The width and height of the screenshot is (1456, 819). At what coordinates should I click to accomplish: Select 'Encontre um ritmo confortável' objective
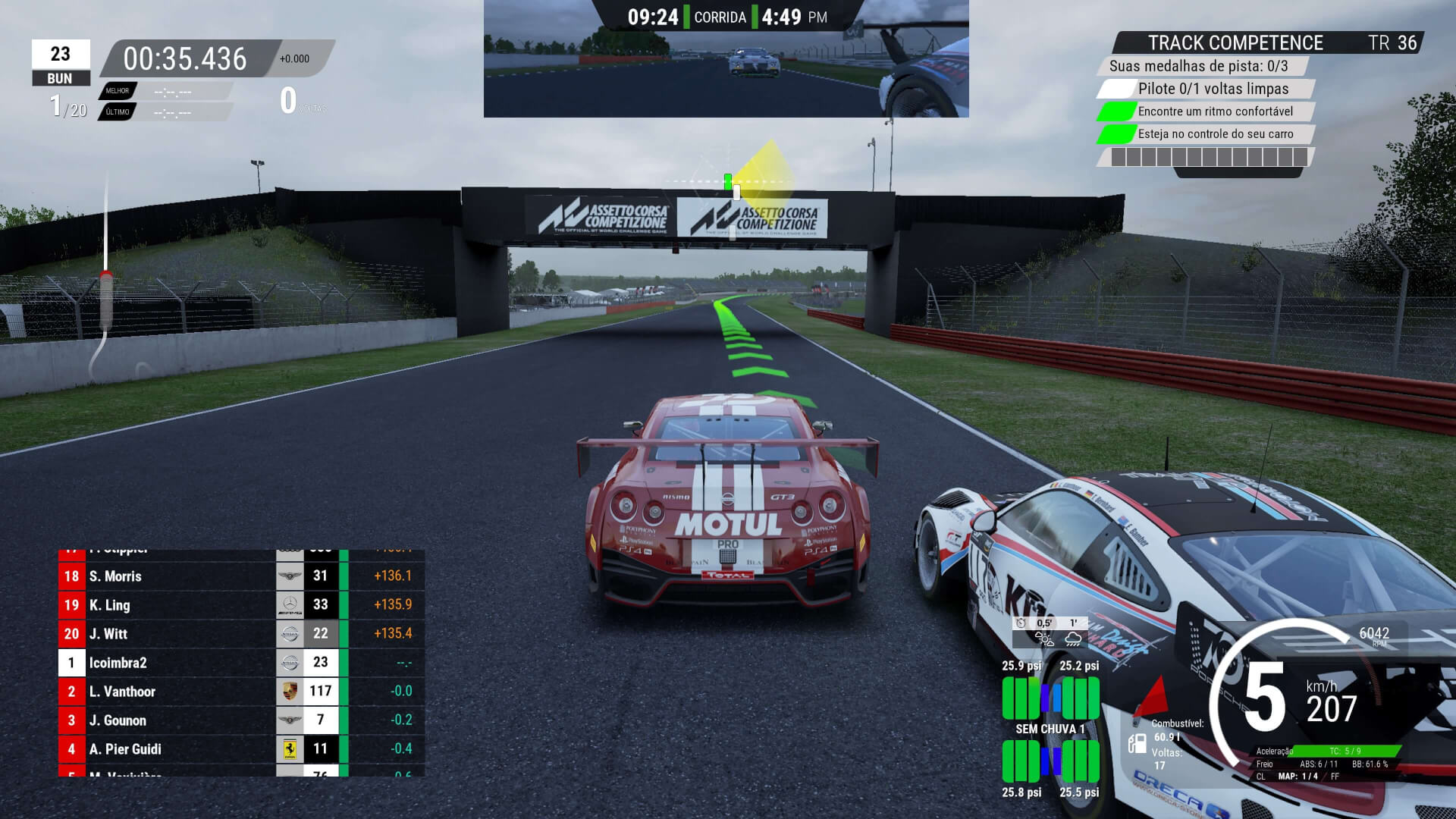pyautogui.click(x=1215, y=111)
